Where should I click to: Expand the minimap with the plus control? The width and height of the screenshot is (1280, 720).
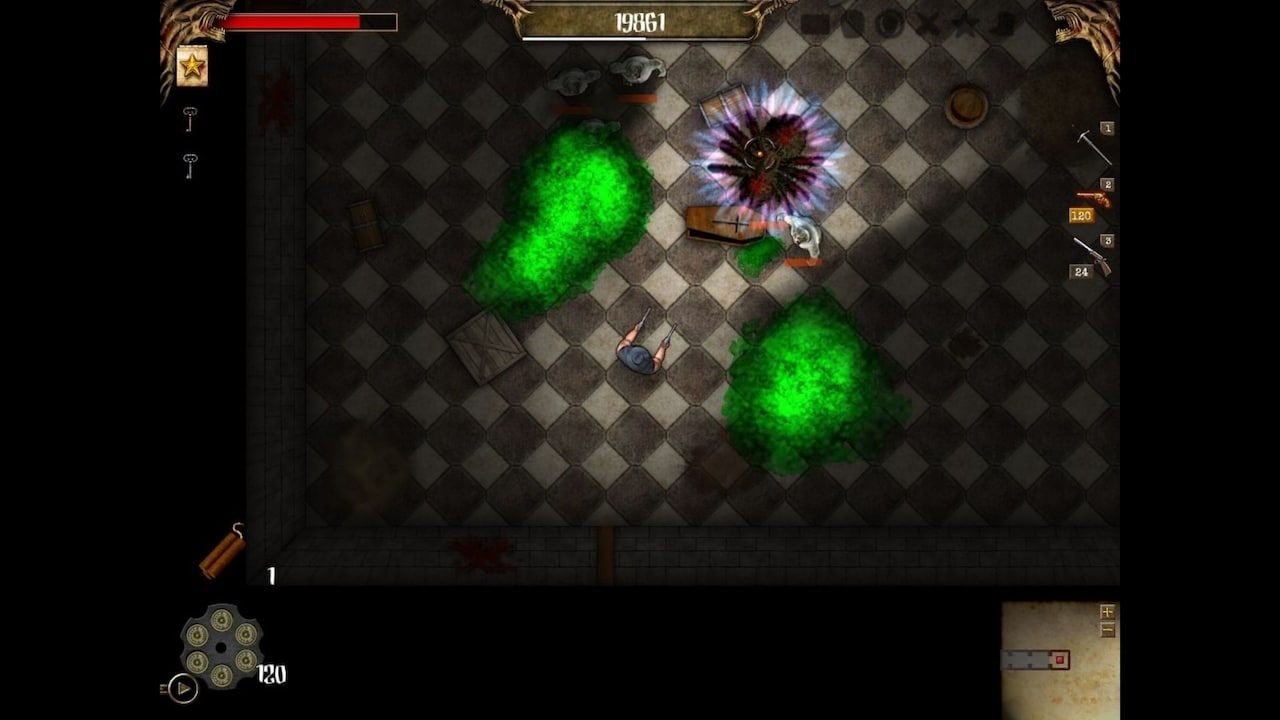pyautogui.click(x=1108, y=612)
